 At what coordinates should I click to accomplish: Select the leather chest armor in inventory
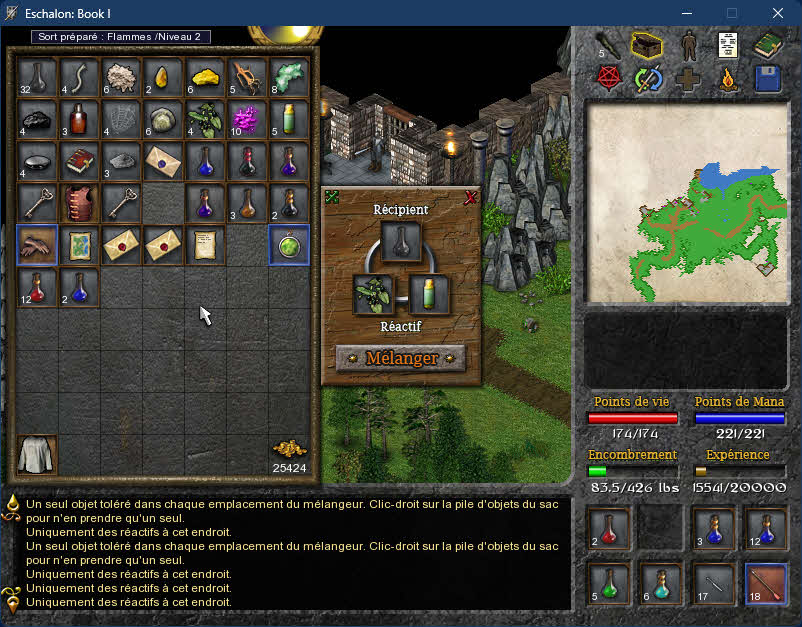click(x=79, y=203)
